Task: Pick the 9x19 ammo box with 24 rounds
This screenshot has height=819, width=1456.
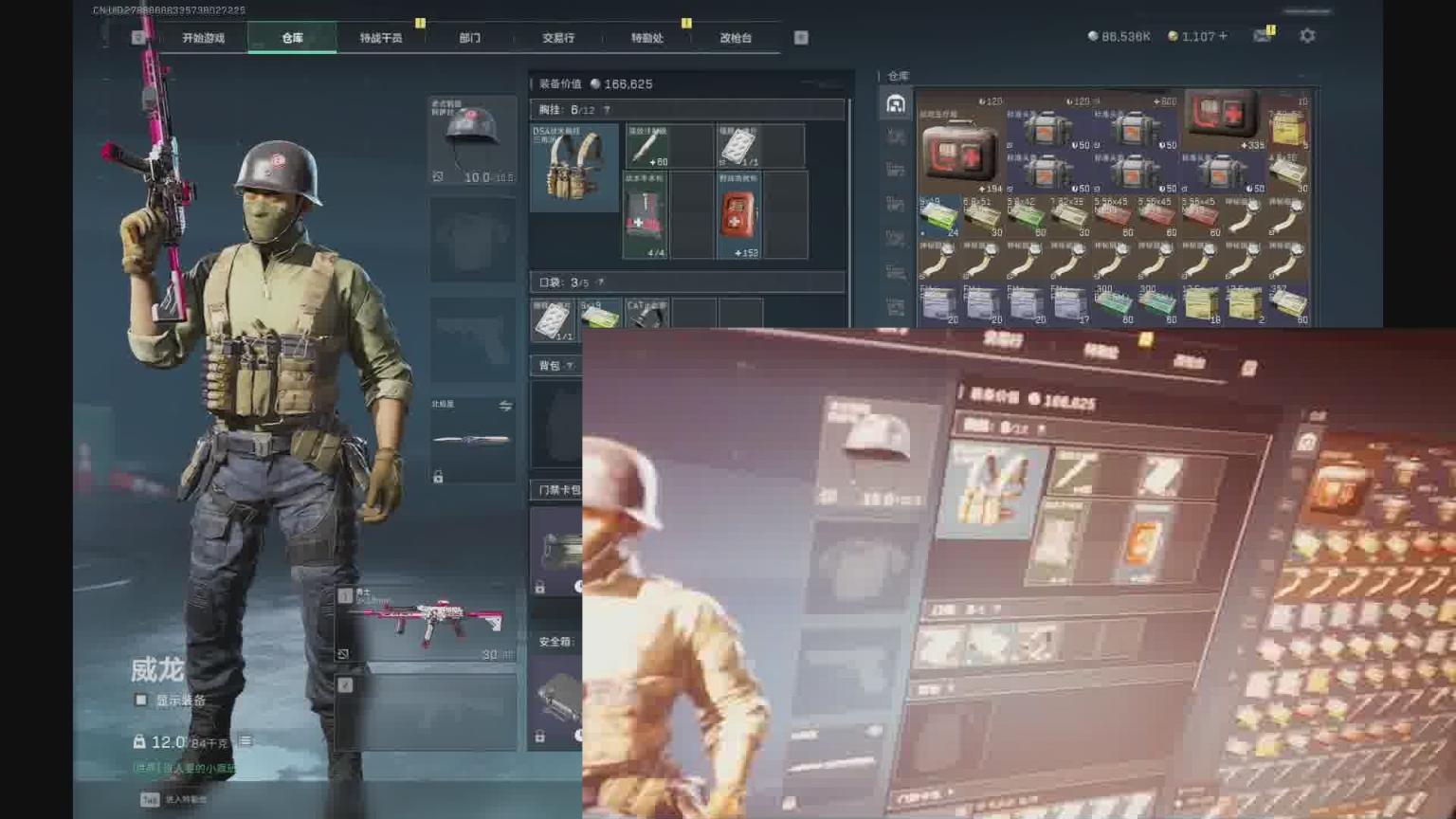Action: [938, 218]
